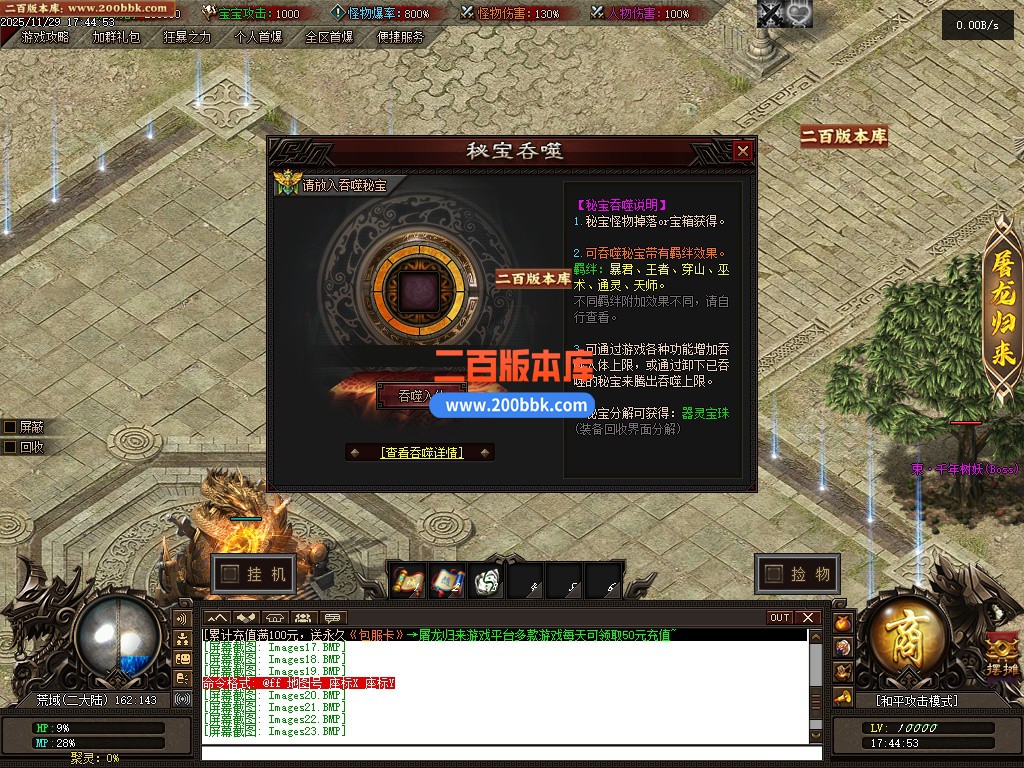
Task: Toggle the 回收 checkbox
Action: (x=10, y=447)
